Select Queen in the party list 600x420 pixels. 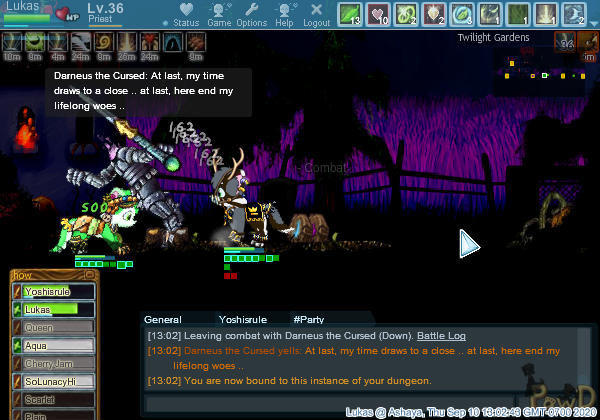pyautogui.click(x=56, y=328)
